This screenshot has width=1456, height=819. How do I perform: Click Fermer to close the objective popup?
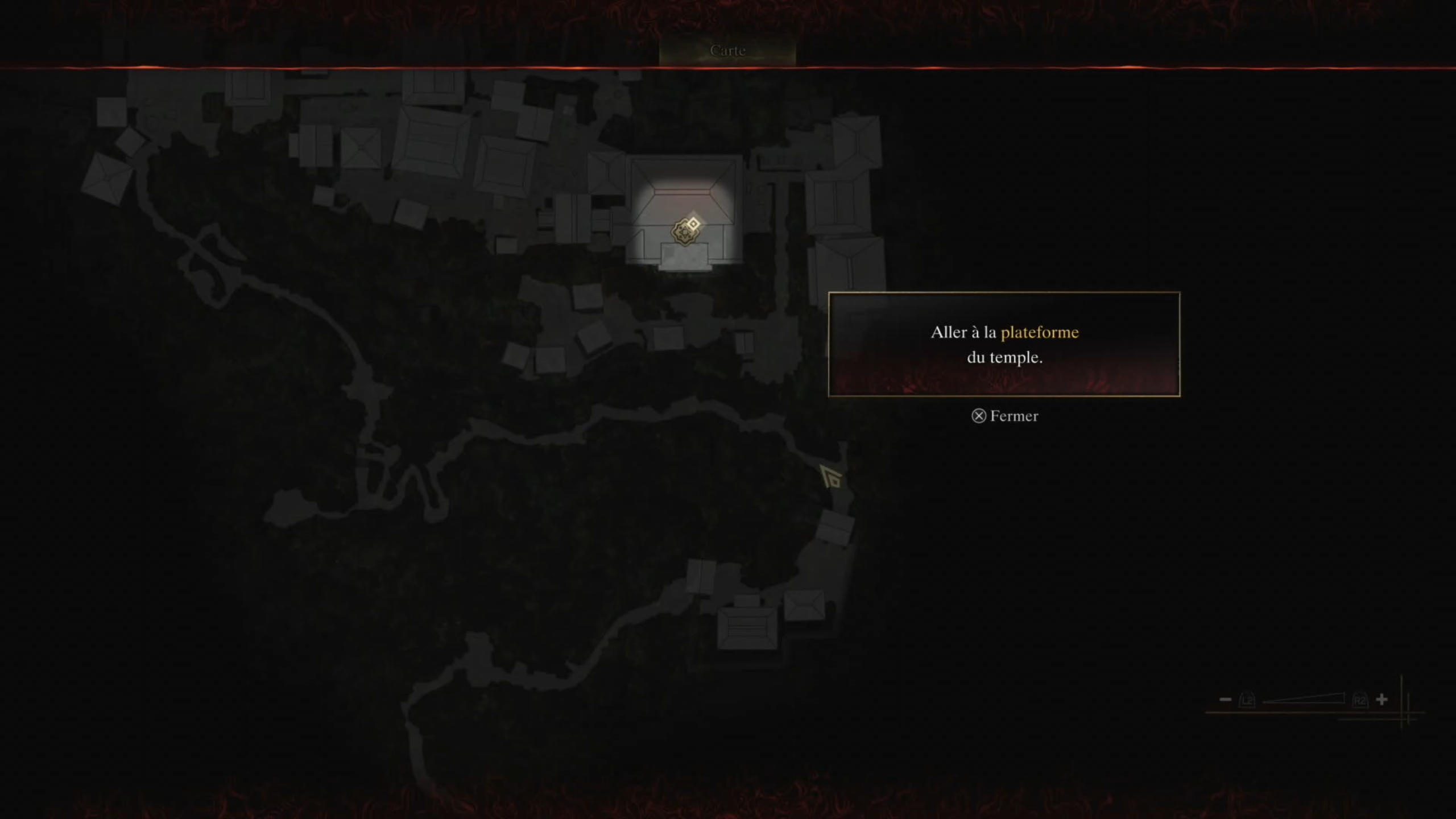tap(1007, 416)
